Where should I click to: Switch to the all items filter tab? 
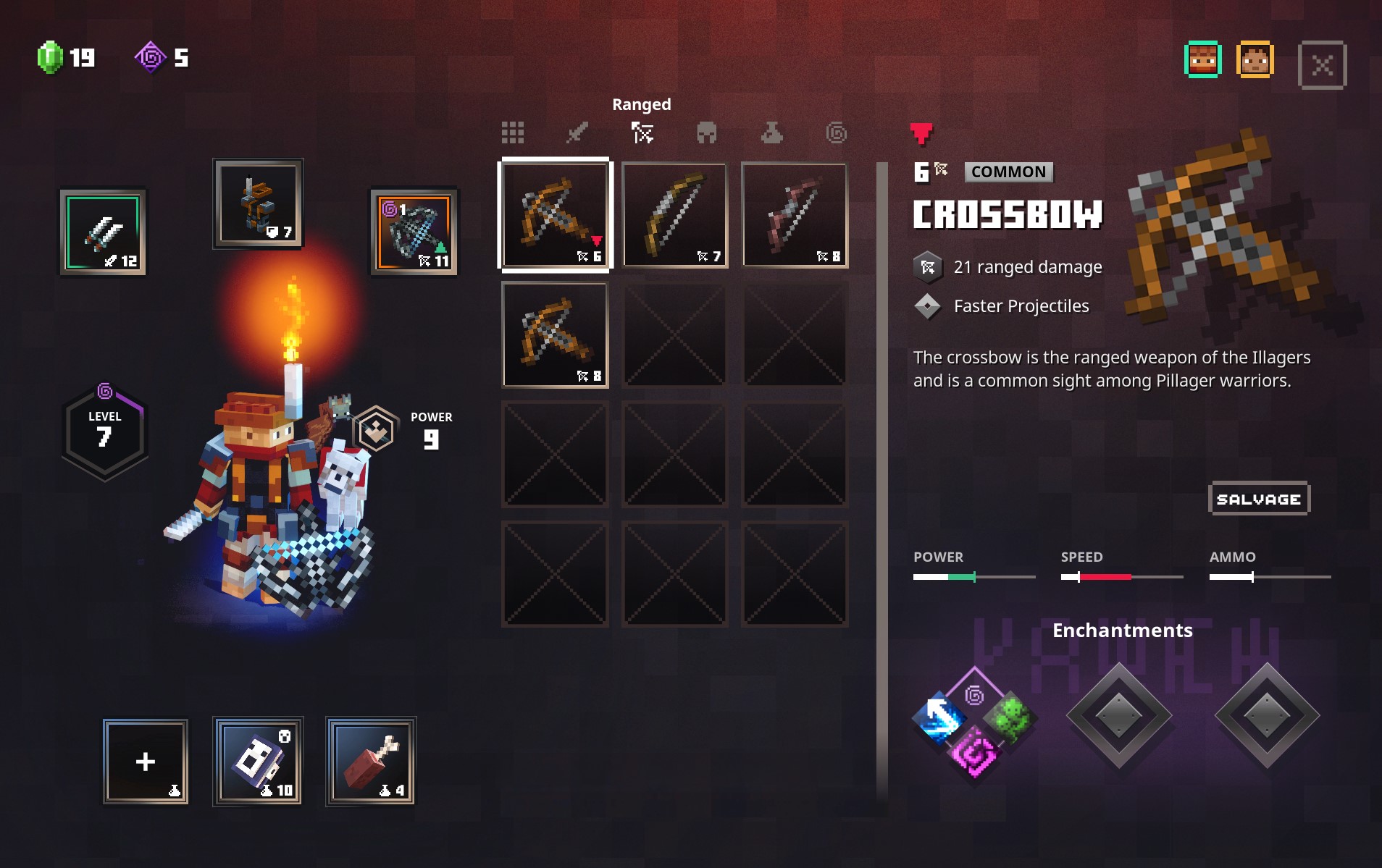coord(512,132)
